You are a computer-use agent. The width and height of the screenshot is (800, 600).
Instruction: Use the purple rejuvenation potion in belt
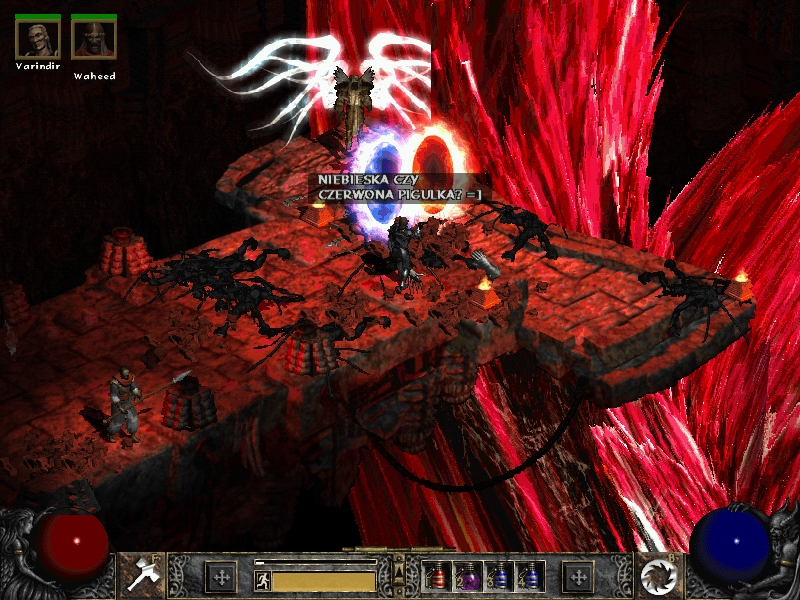click(x=468, y=577)
